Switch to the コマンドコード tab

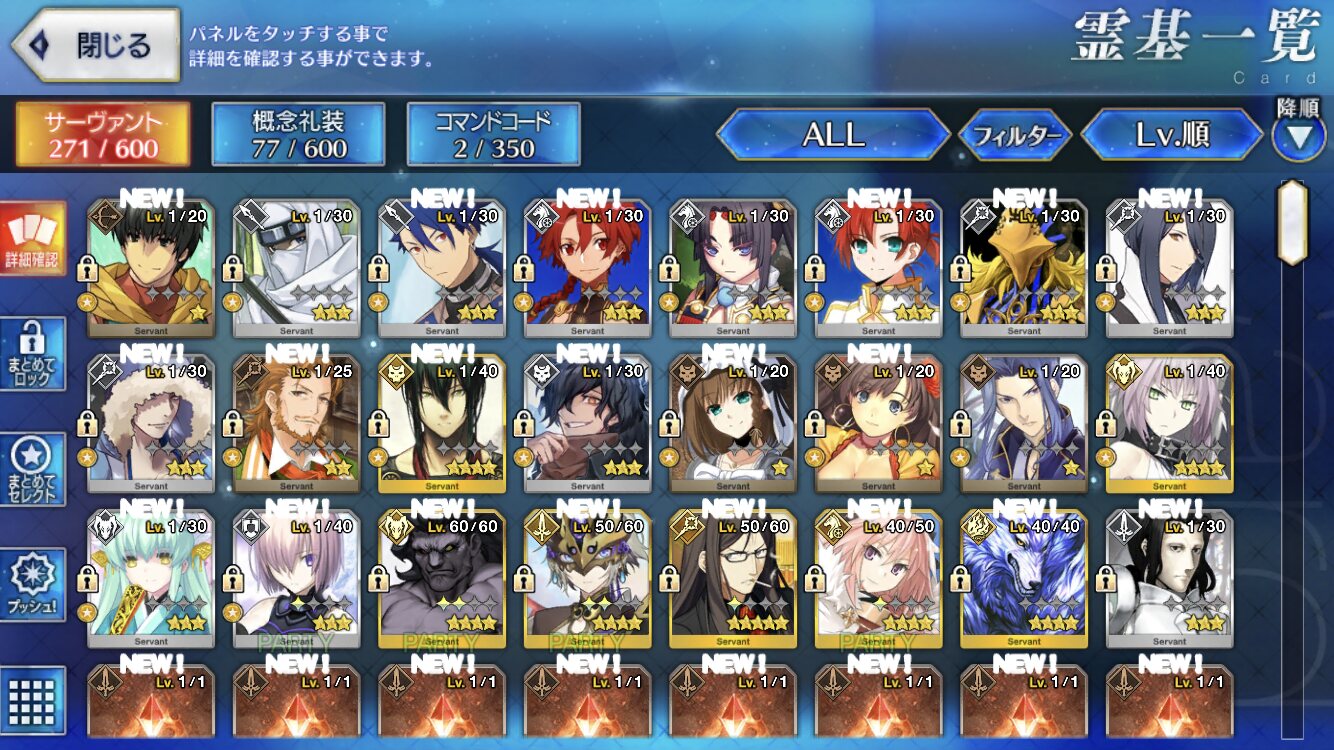click(493, 135)
